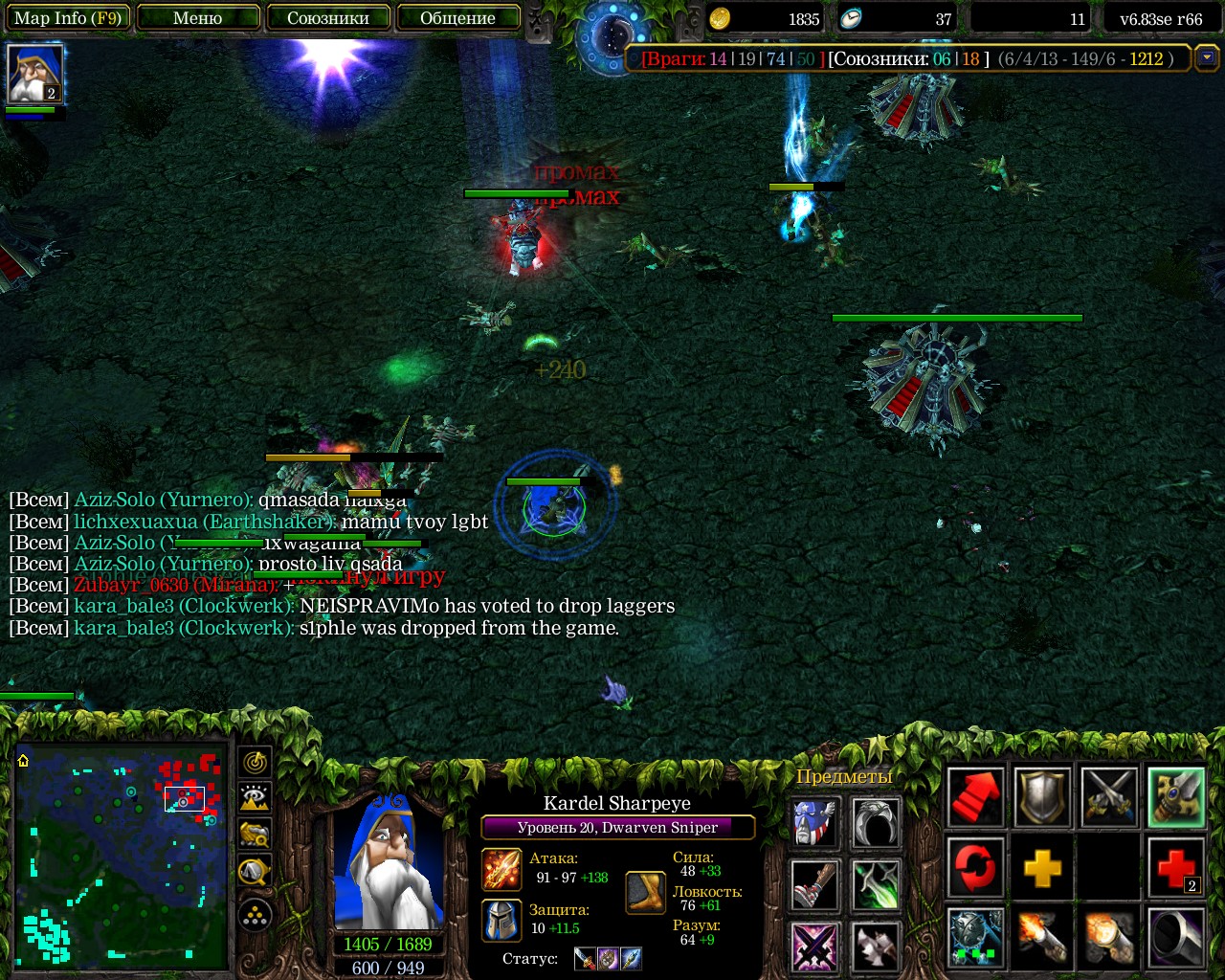The width and height of the screenshot is (1225, 980).
Task: Use the purple crossed swords item
Action: 815,946
